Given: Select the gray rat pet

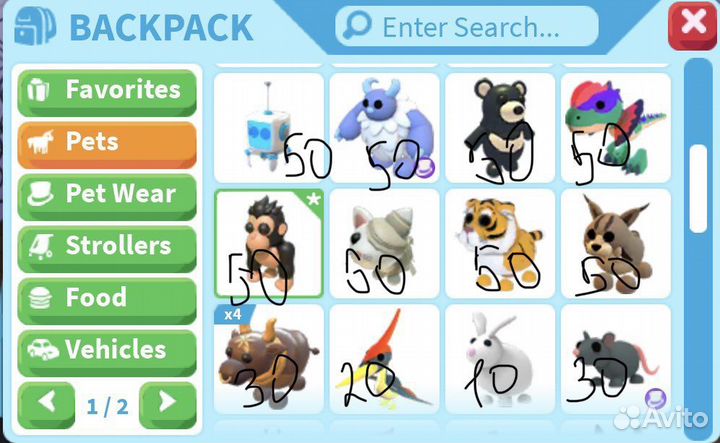Looking at the screenshot, I should (615, 359).
